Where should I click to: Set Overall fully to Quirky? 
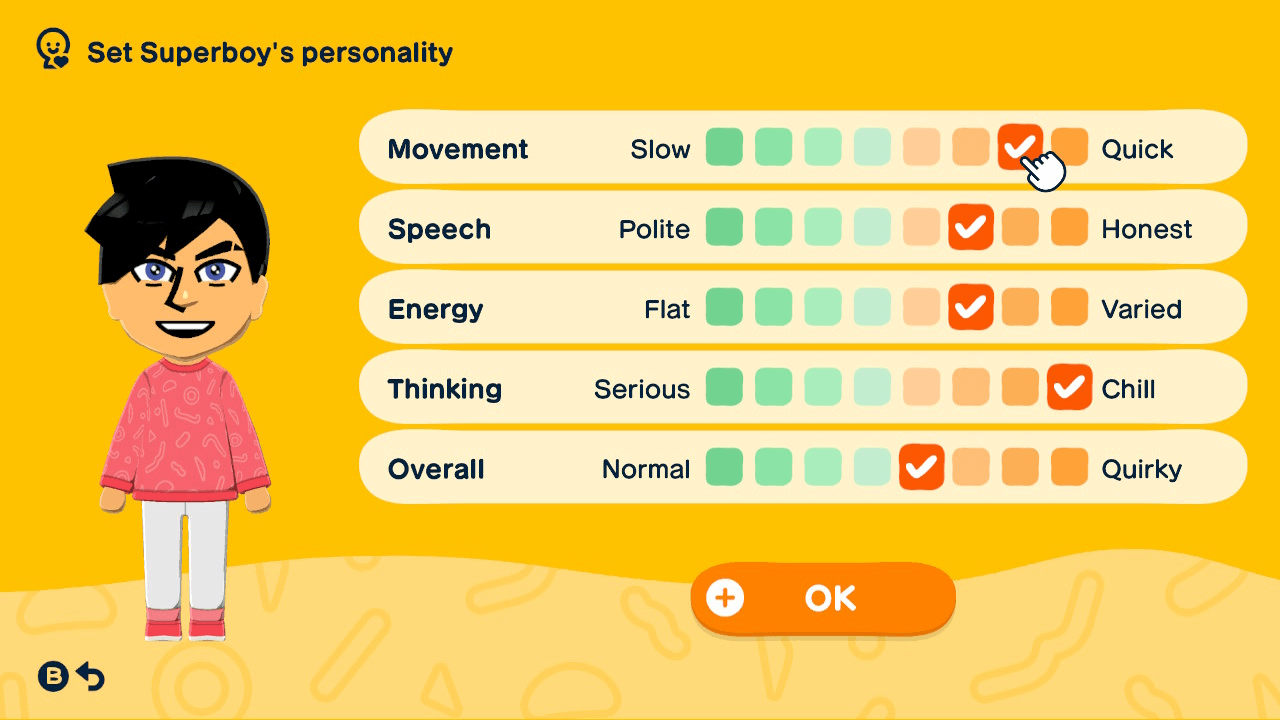[x=1069, y=467]
